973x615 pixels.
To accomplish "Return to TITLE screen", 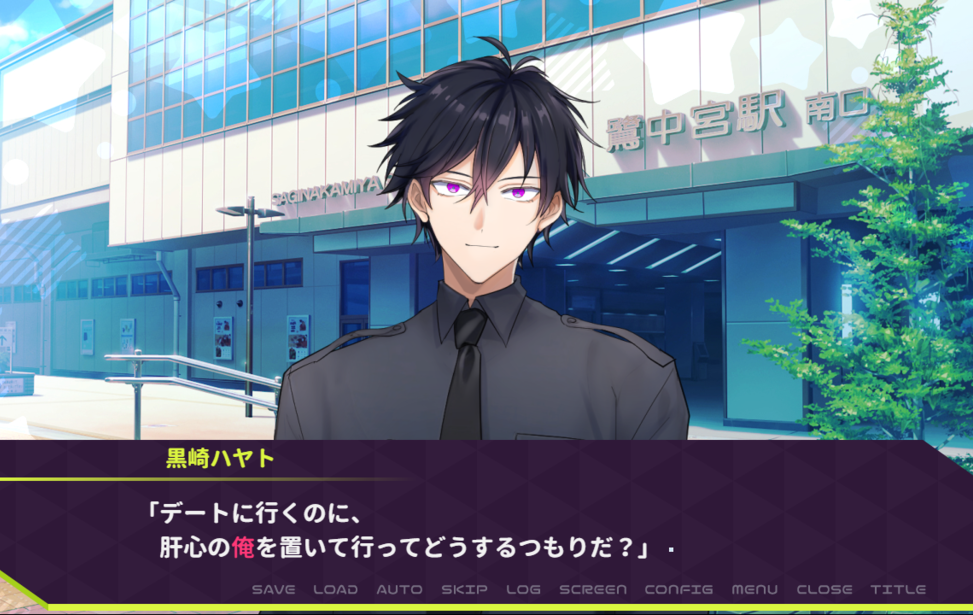I will 898,589.
